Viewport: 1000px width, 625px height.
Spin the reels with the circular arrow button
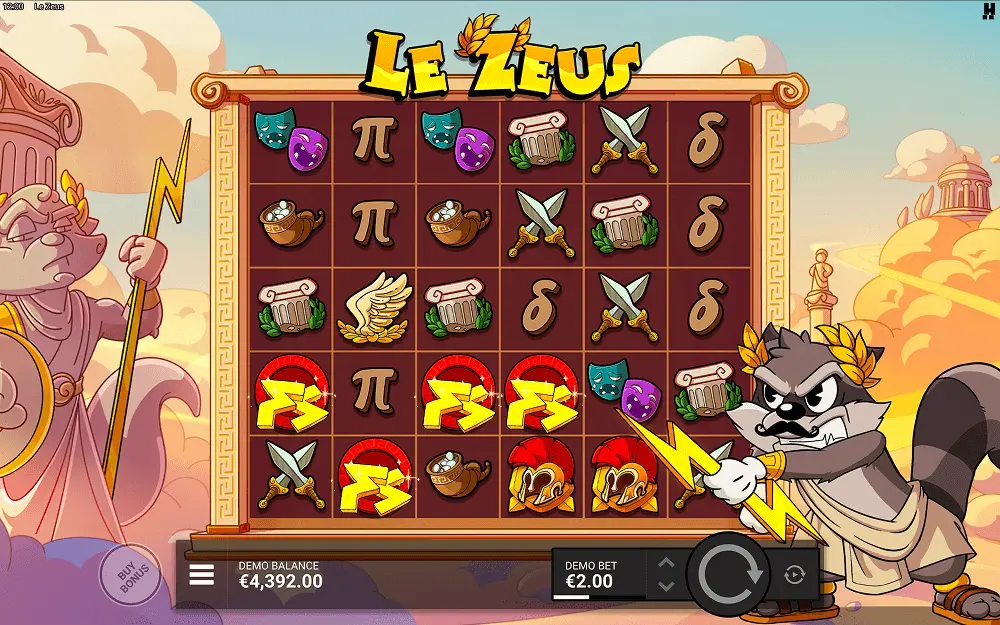click(729, 574)
